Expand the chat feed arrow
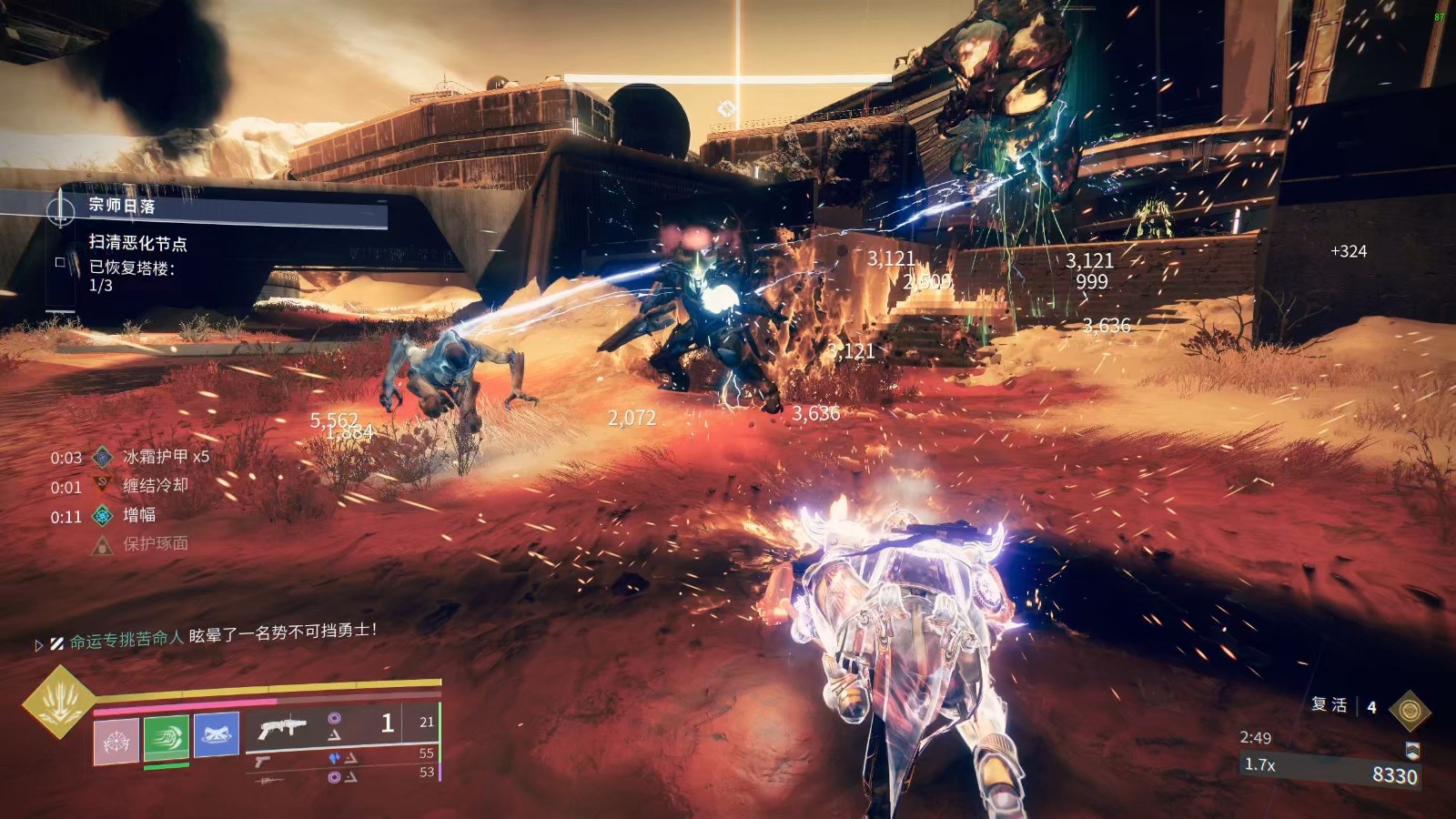1456x819 pixels. (x=39, y=644)
